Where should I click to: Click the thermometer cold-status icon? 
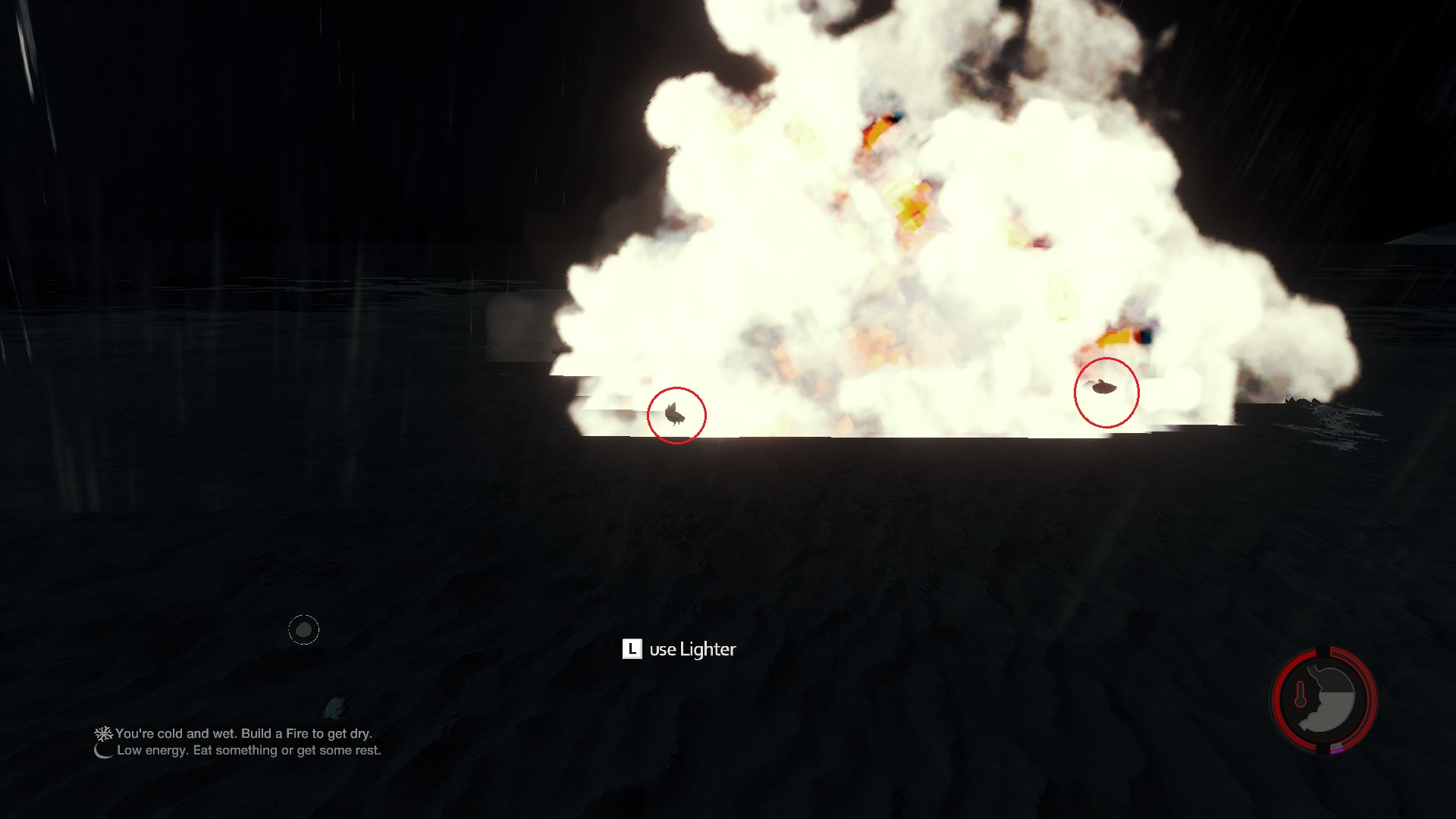(x=1300, y=694)
